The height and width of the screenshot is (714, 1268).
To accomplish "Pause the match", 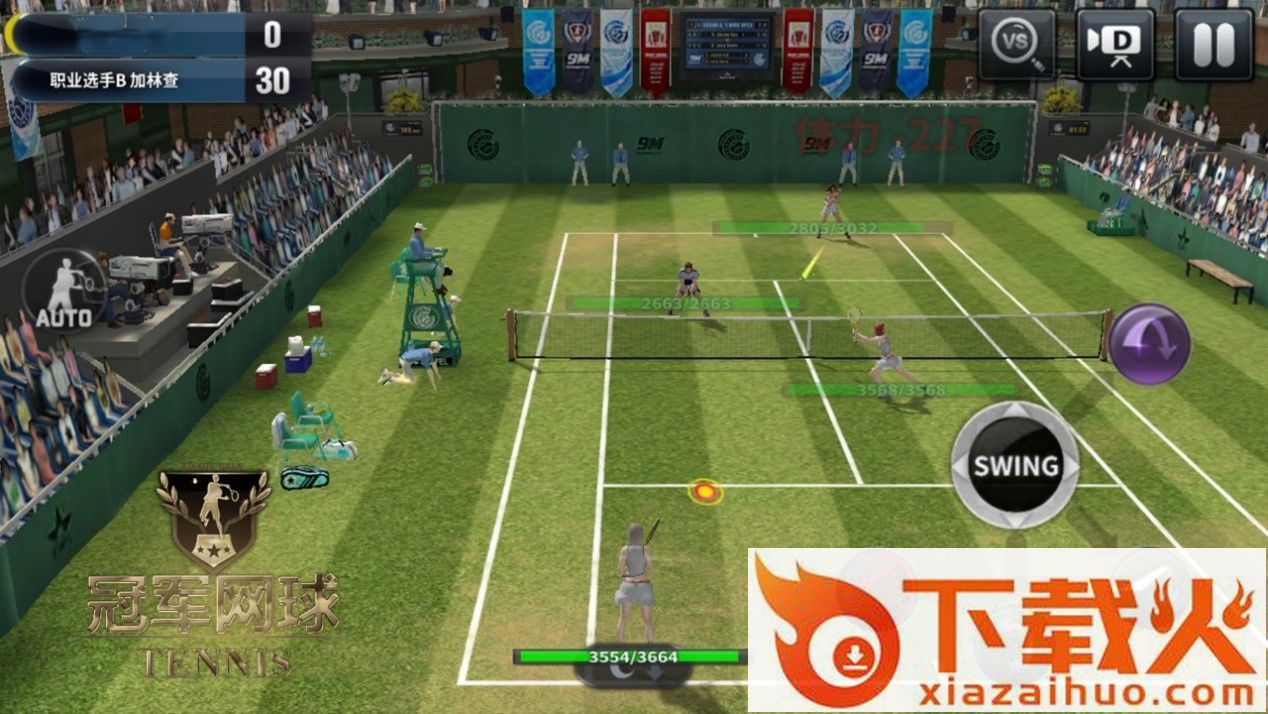I will [x=1213, y=45].
